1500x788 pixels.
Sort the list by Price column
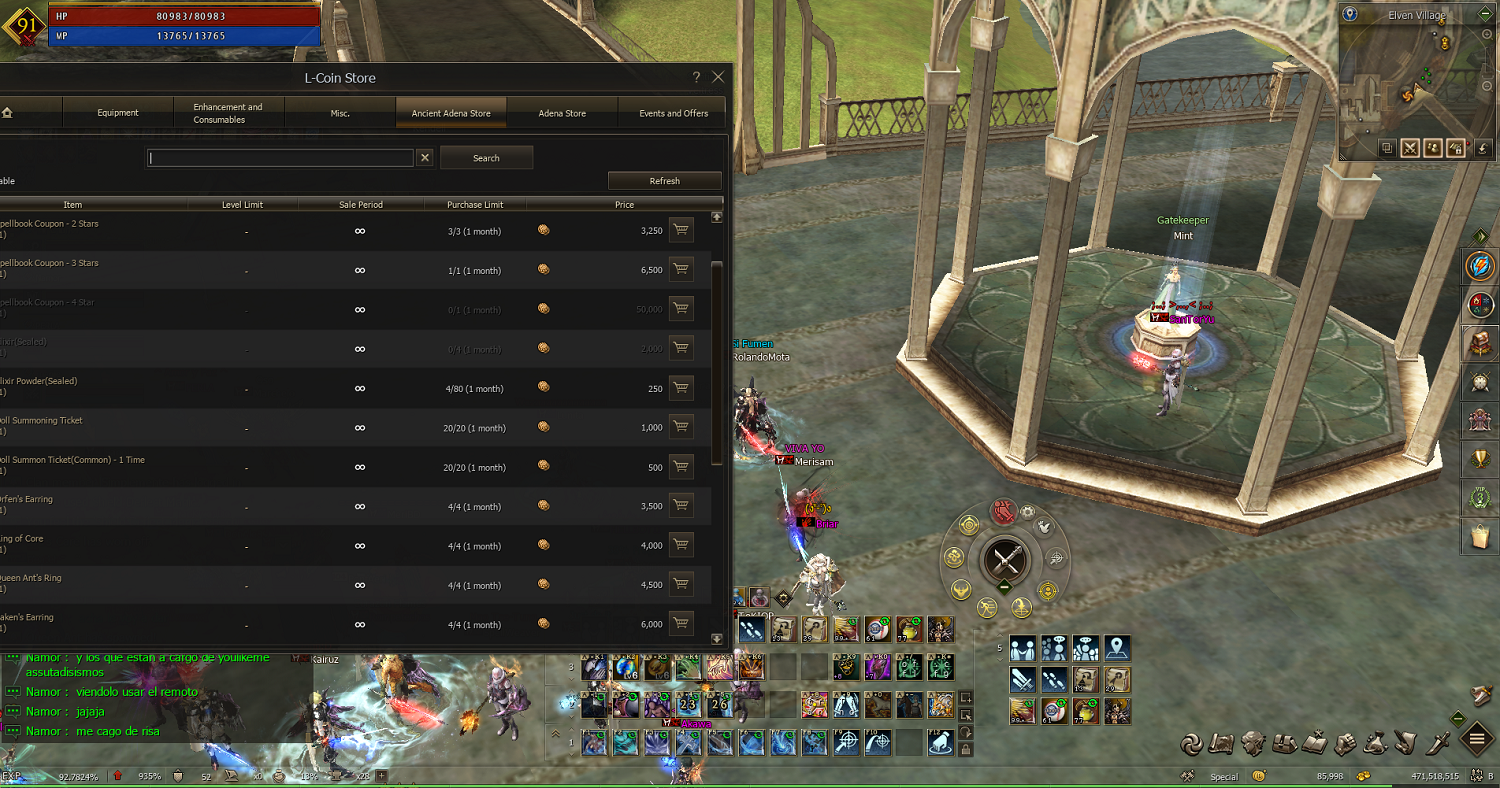[x=624, y=205]
